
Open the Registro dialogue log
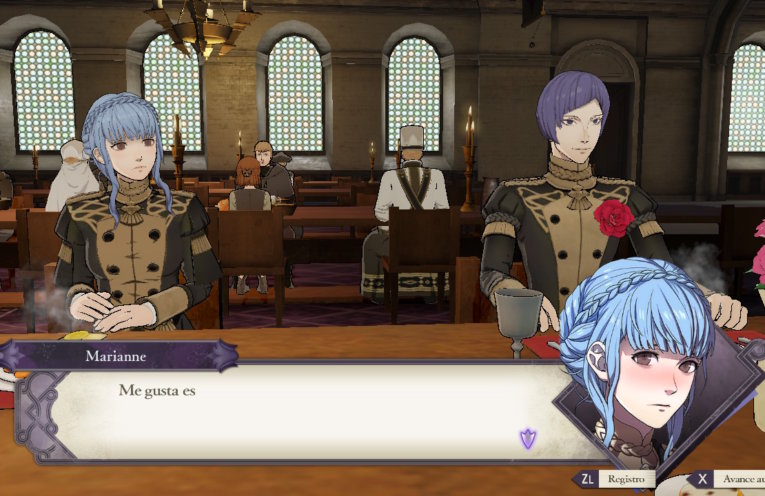pyautogui.click(x=616, y=480)
